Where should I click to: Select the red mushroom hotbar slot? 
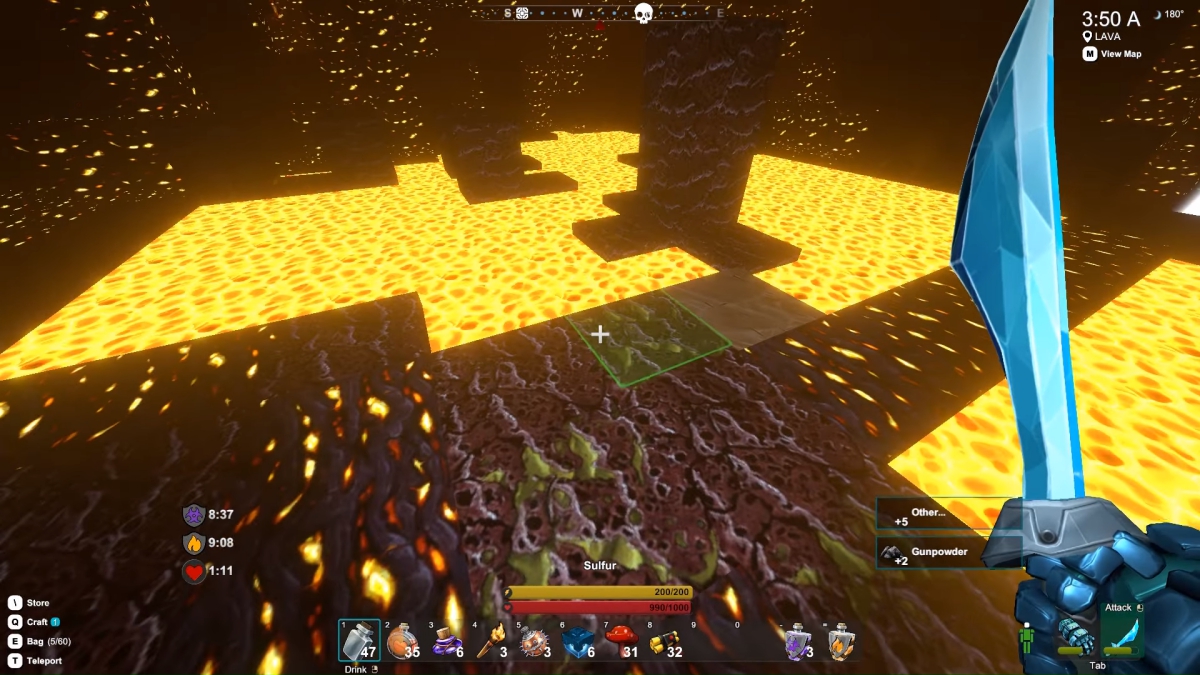coord(621,641)
